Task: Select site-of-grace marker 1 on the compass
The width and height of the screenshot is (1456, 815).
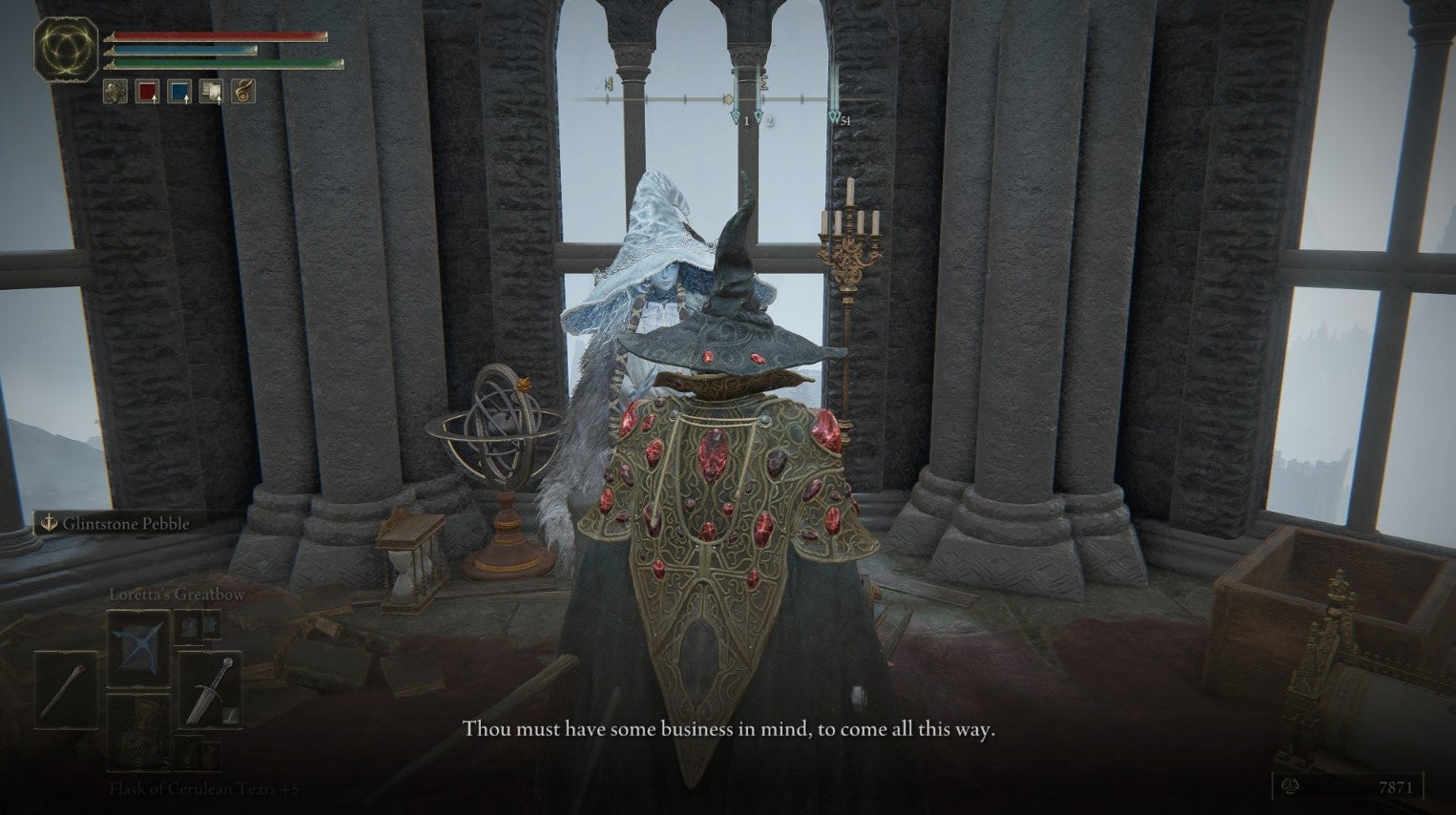Action: point(736,115)
